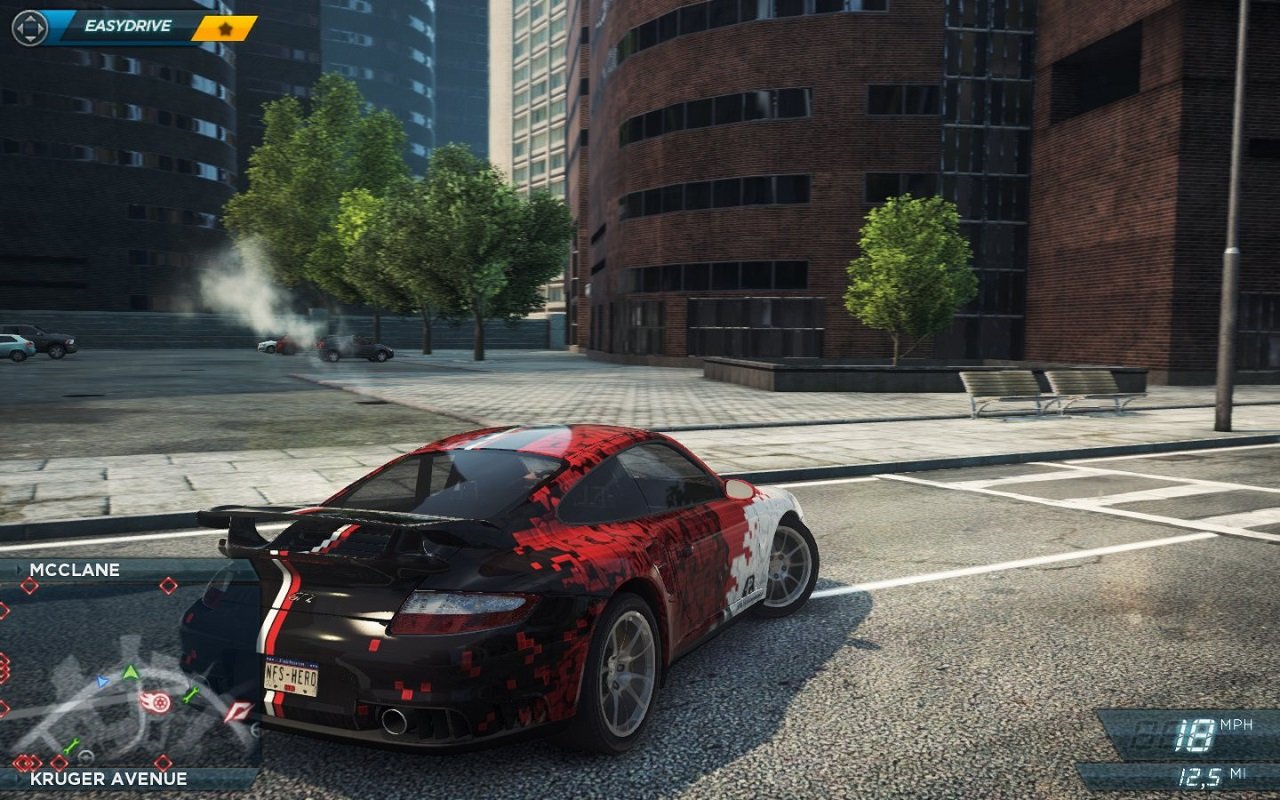
Task: Toggle the up arrow on the EasyDrive pad
Action: point(30,19)
